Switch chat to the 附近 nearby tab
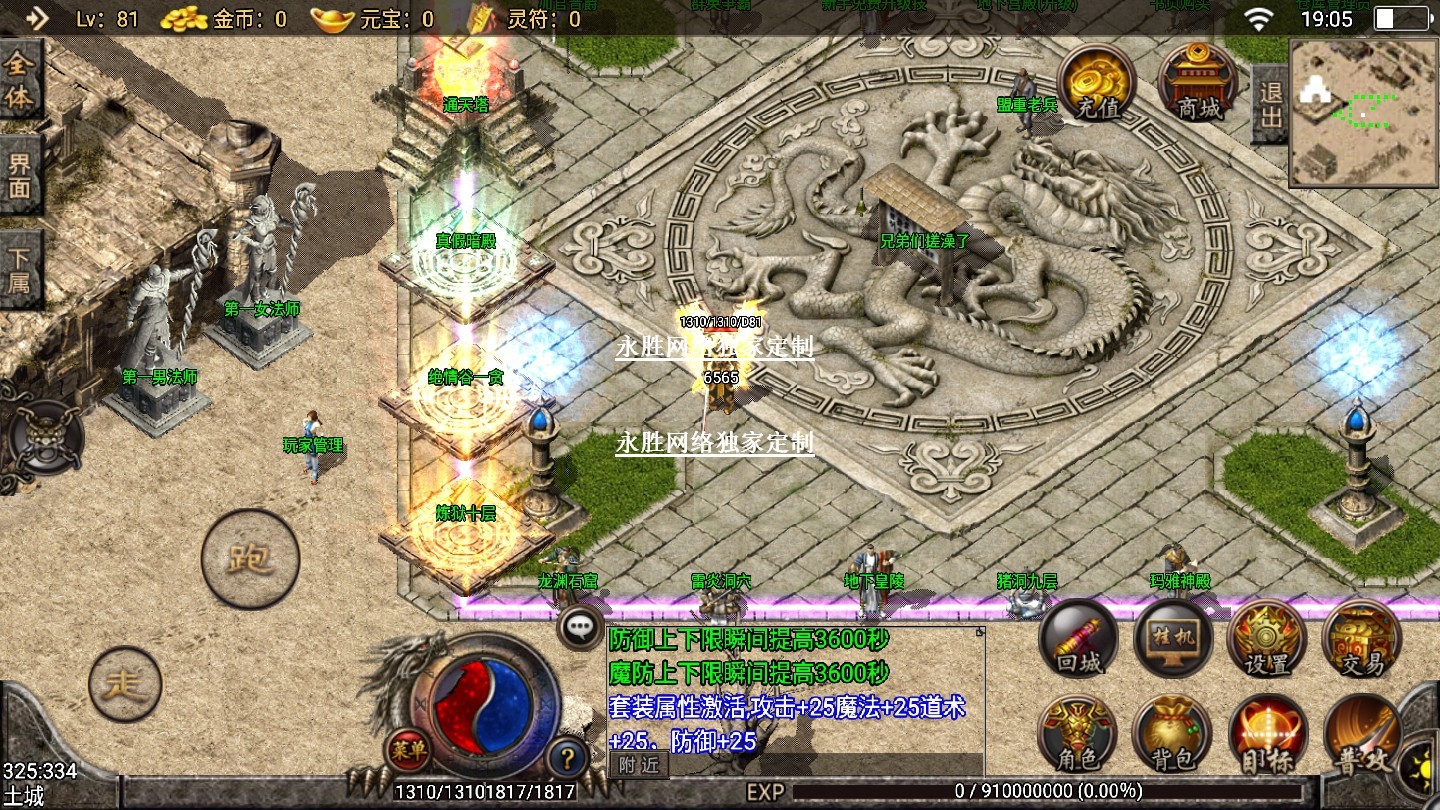This screenshot has height=810, width=1440. (x=638, y=765)
